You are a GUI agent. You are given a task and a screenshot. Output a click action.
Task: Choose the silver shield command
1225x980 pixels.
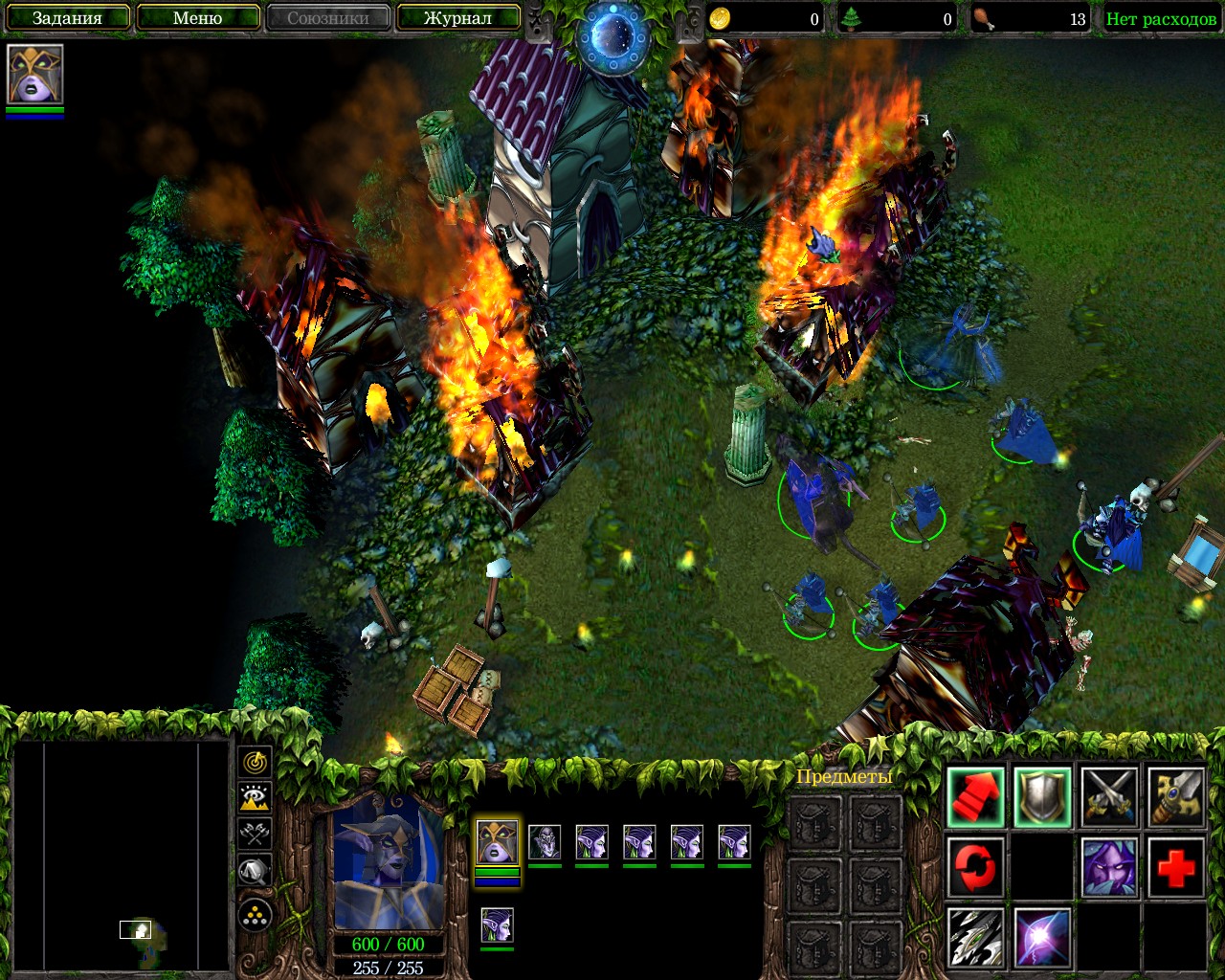1042,796
